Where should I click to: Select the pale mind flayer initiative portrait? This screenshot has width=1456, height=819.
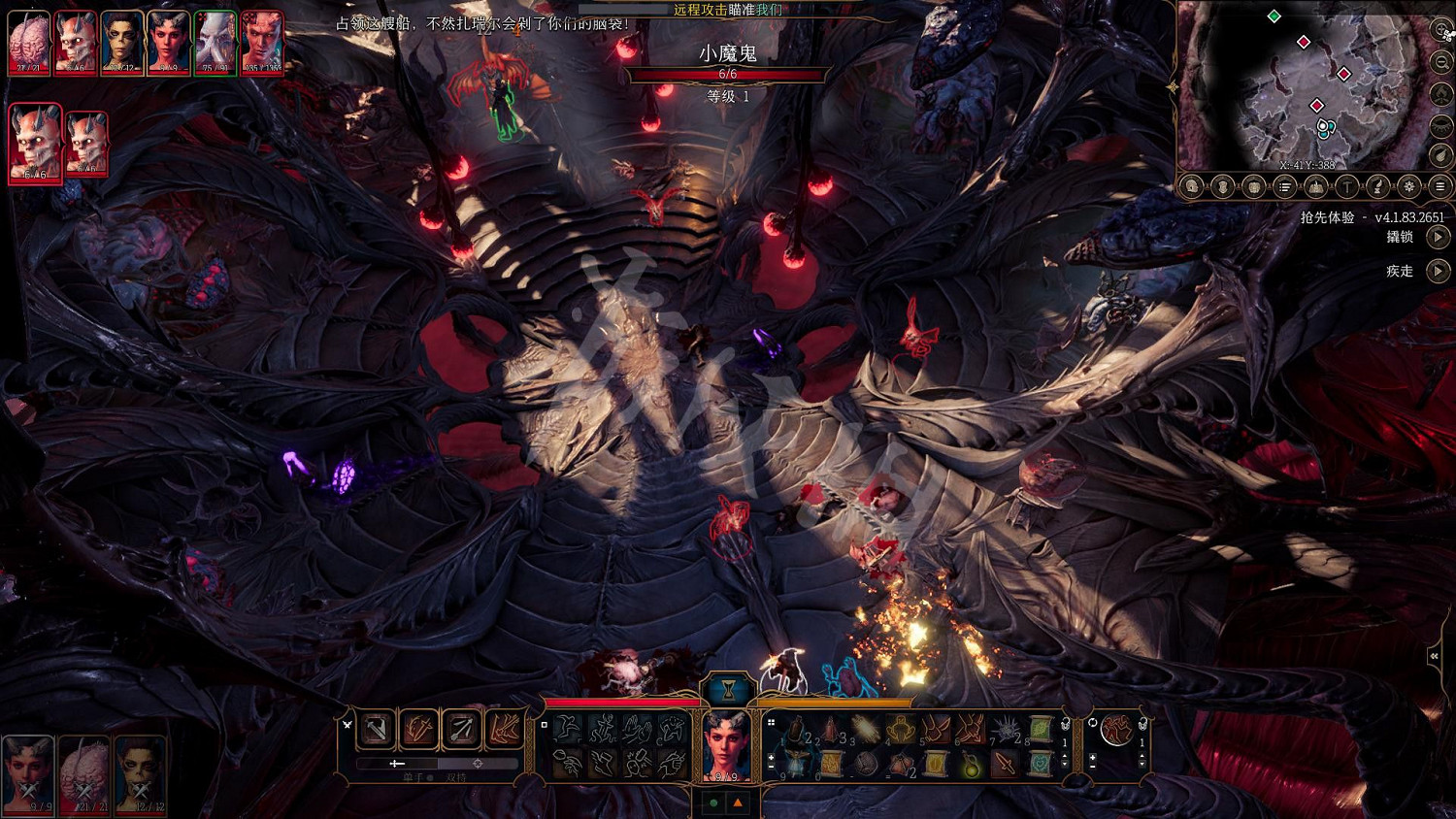point(215,43)
